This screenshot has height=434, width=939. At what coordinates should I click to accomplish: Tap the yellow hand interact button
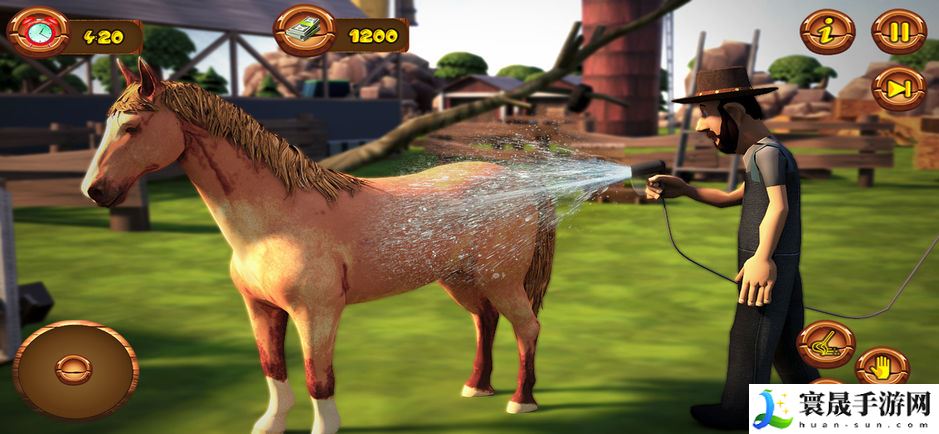[882, 367]
